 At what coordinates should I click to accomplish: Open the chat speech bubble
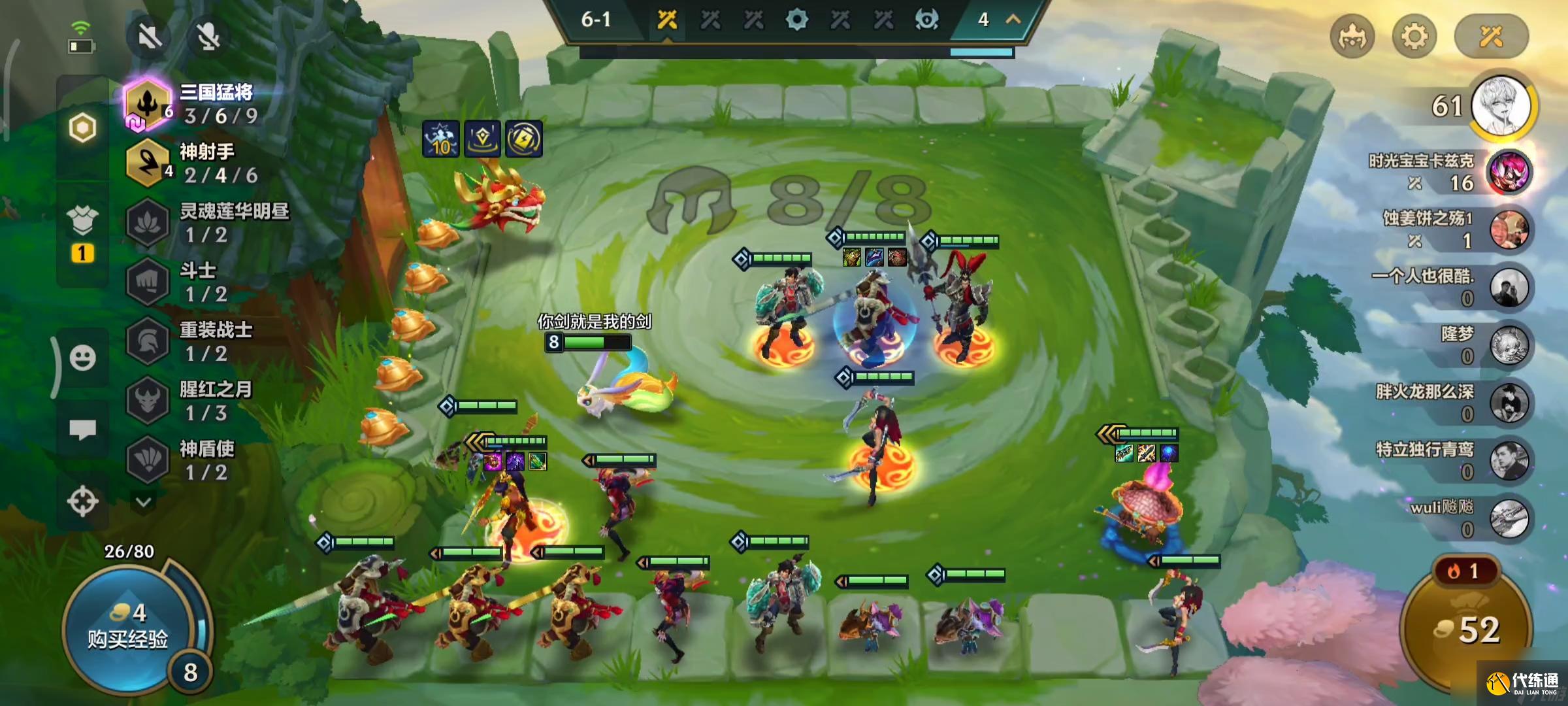coord(82,429)
